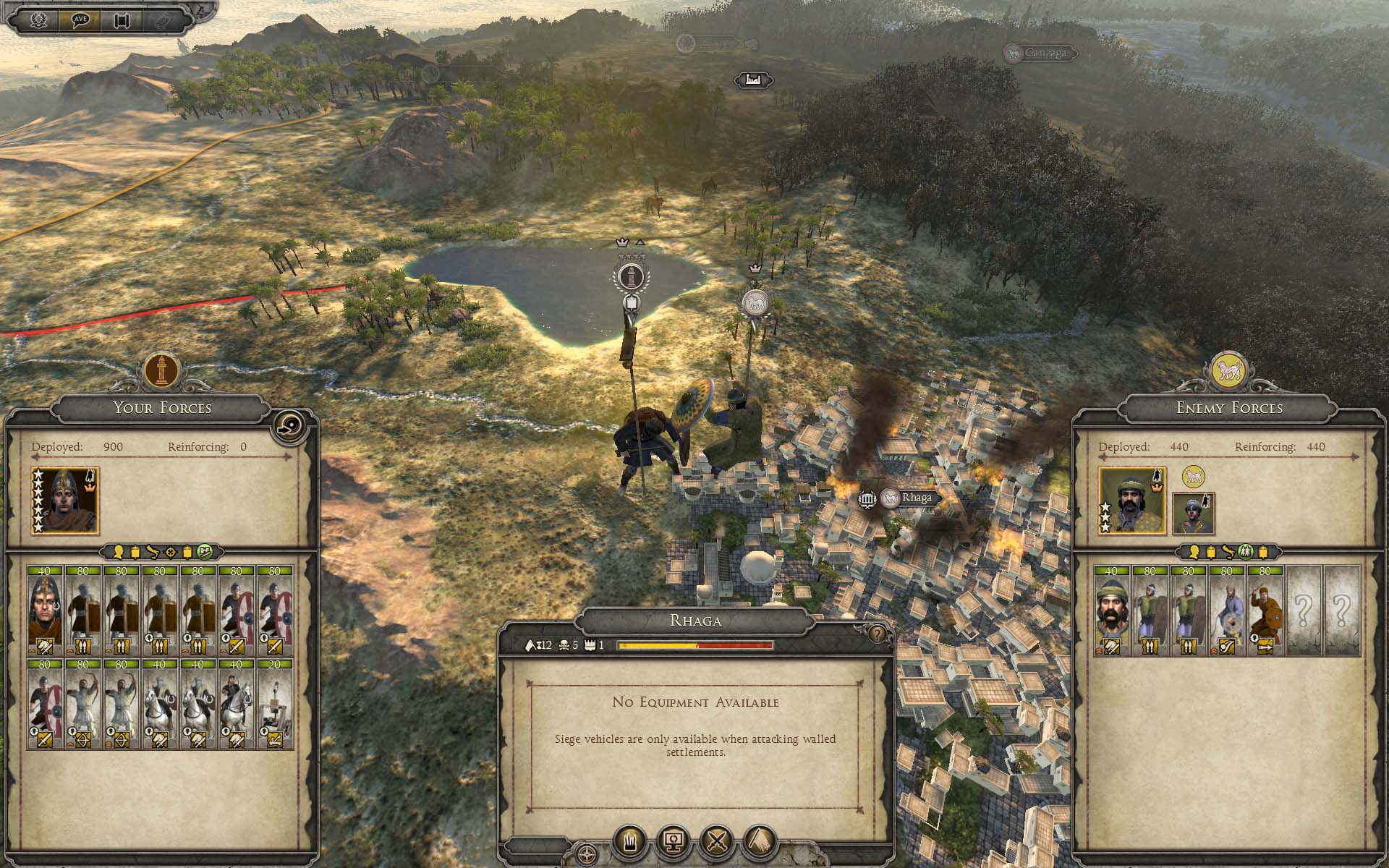Select the auto-resolve monitor button
Viewport: 1389px width, 868px height.
(x=674, y=842)
